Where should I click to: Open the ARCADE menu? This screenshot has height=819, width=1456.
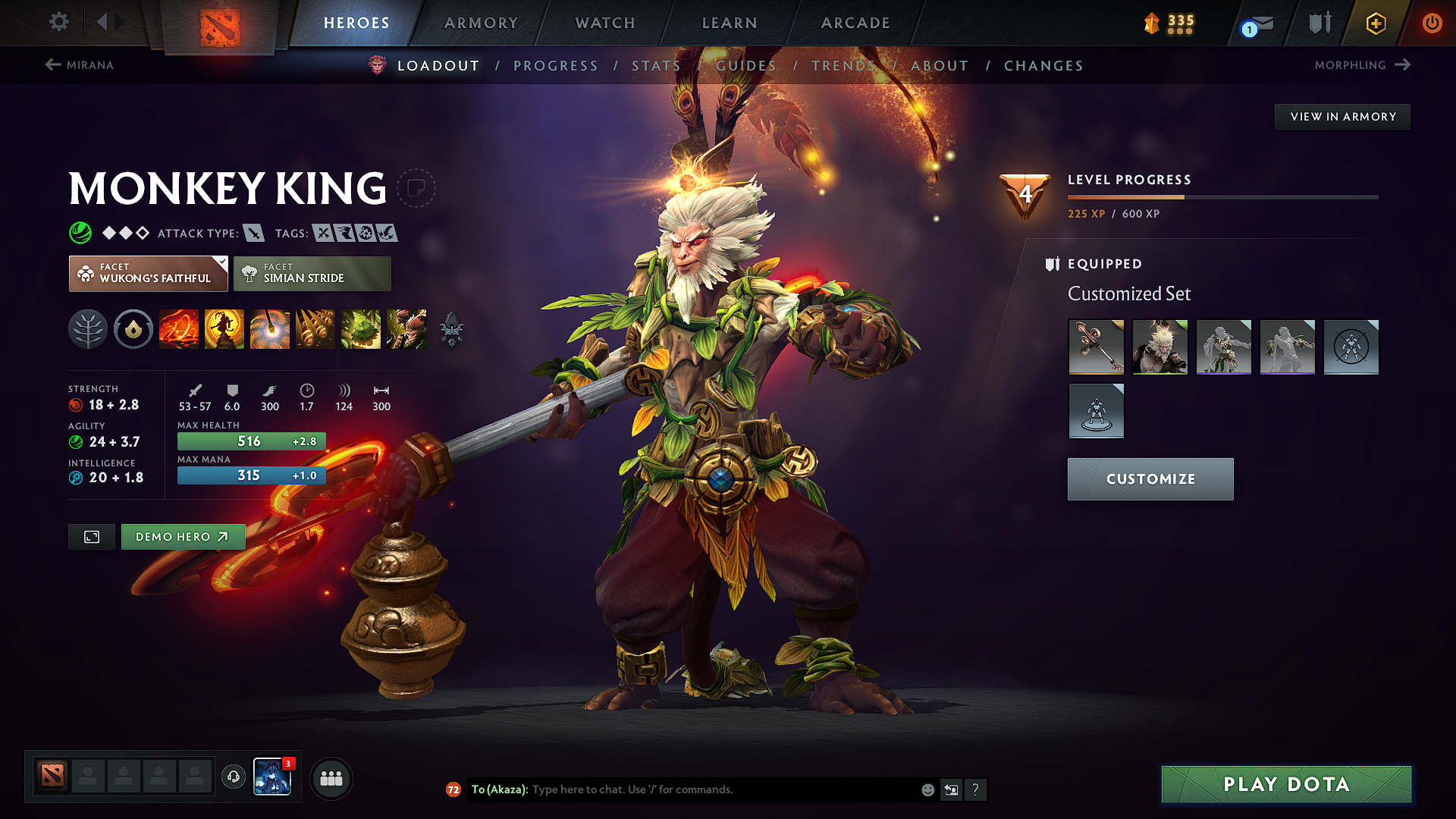pos(855,23)
